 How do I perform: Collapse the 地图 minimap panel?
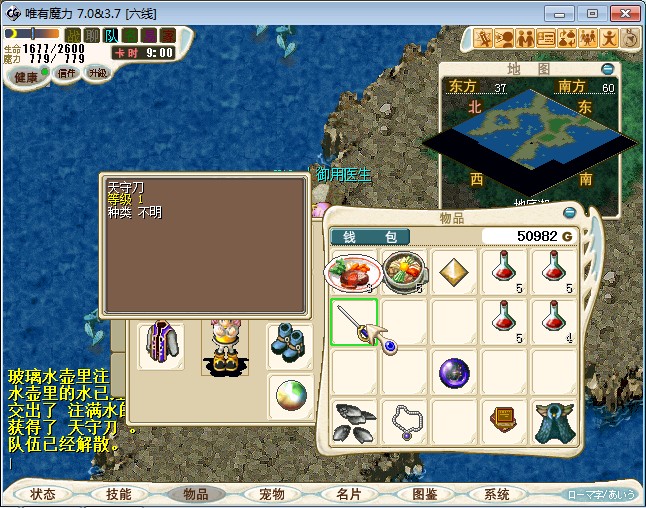coord(607,69)
